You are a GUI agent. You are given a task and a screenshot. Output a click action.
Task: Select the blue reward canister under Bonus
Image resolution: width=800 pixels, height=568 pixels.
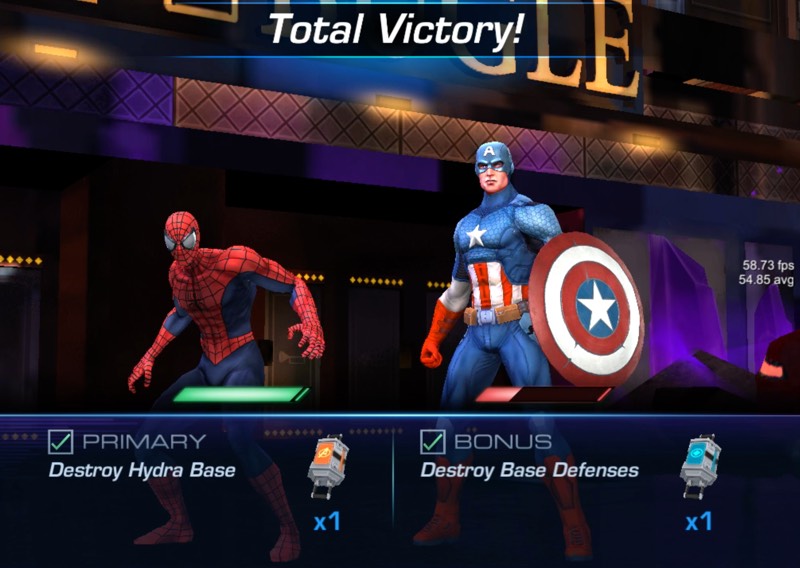(699, 467)
